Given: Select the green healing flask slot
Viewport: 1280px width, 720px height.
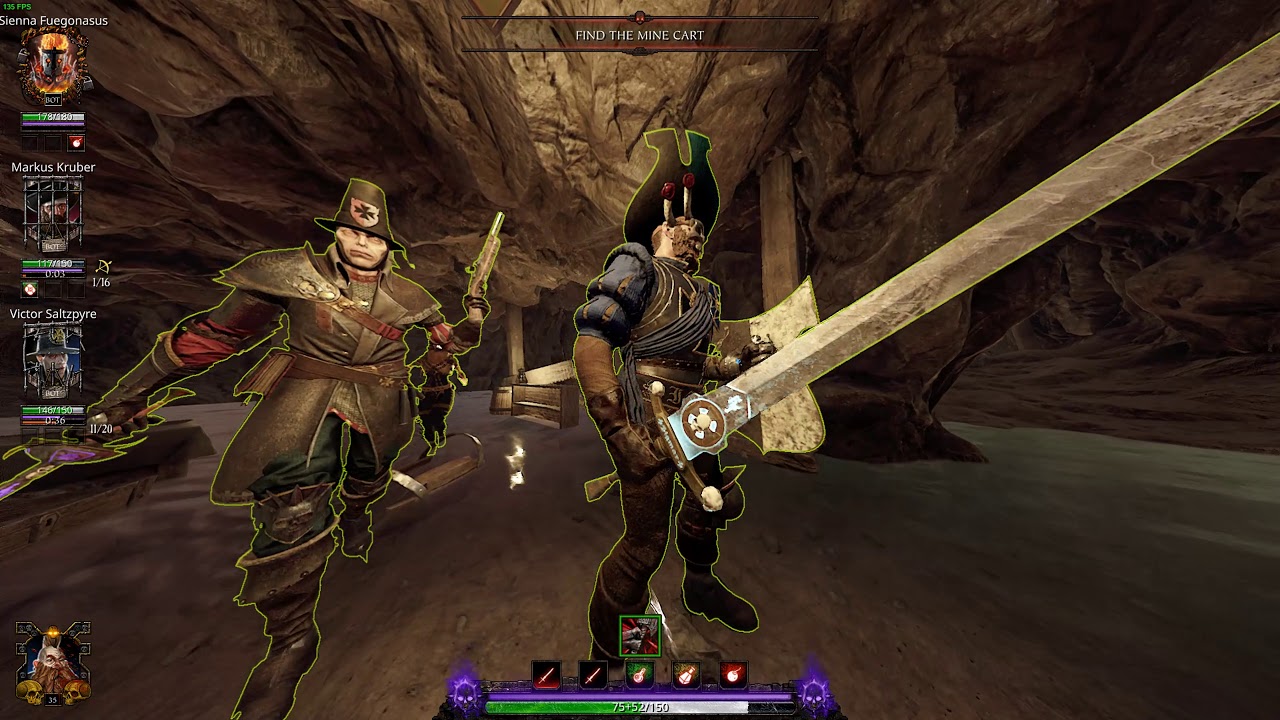Looking at the screenshot, I should click(640, 675).
